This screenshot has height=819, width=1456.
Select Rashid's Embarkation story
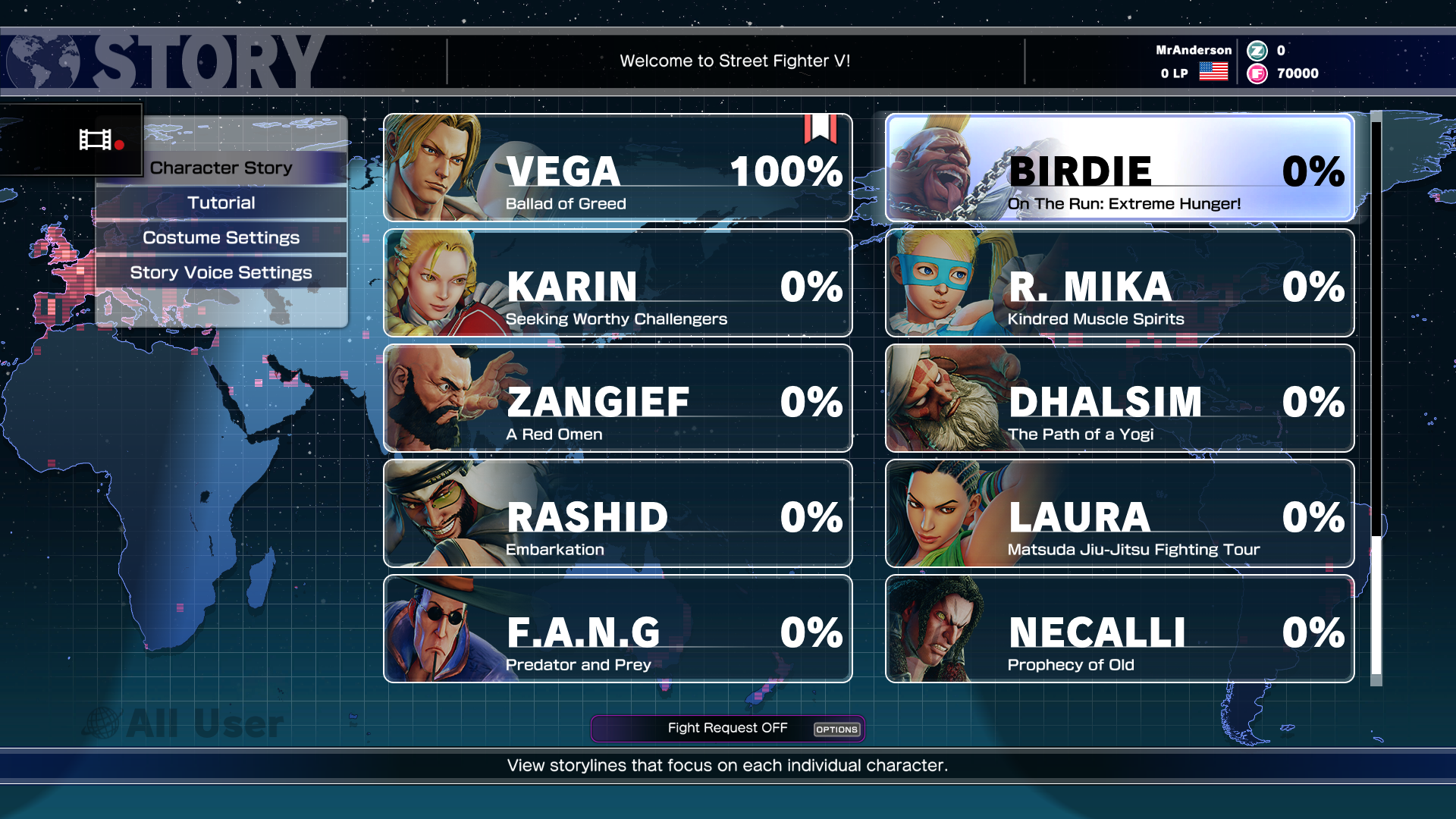pos(617,513)
